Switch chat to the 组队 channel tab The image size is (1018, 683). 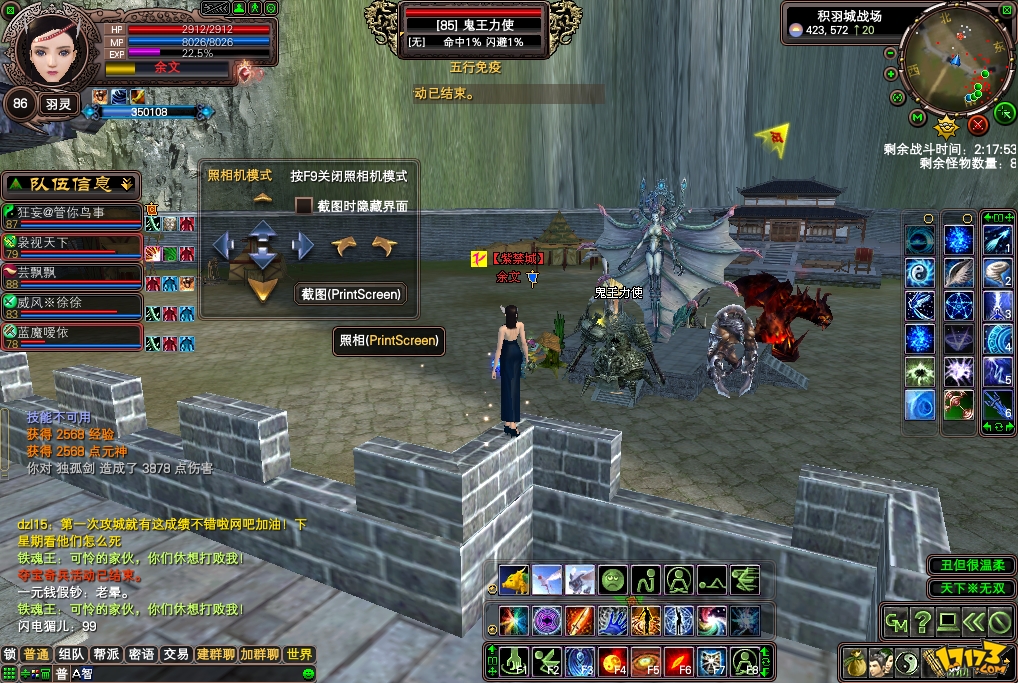pyautogui.click(x=71, y=654)
